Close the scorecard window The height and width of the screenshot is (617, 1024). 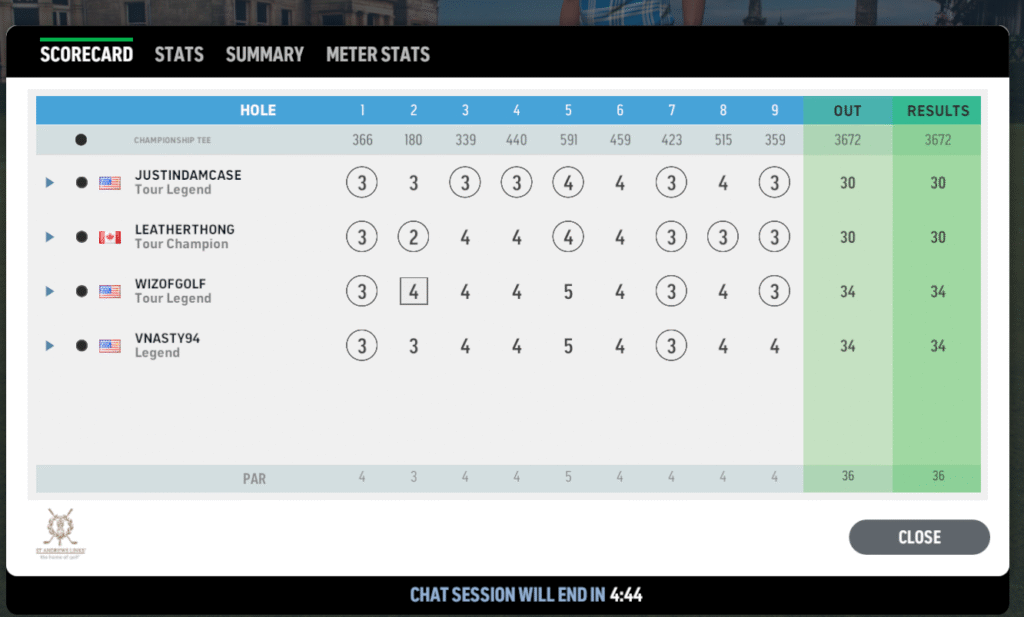(918, 537)
